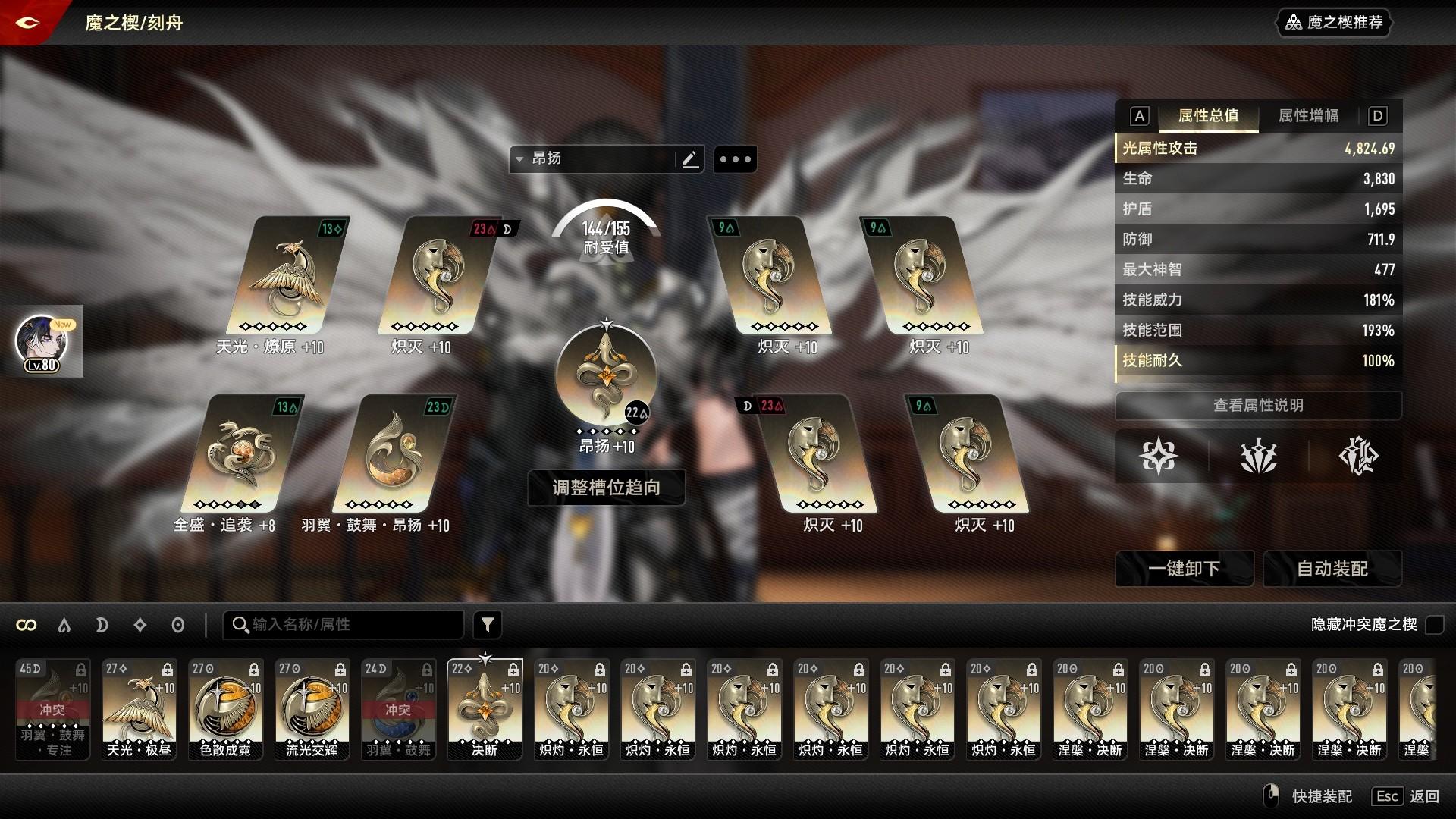Select the 属性总值 tab
This screenshot has height=819, width=1456.
tap(1208, 116)
